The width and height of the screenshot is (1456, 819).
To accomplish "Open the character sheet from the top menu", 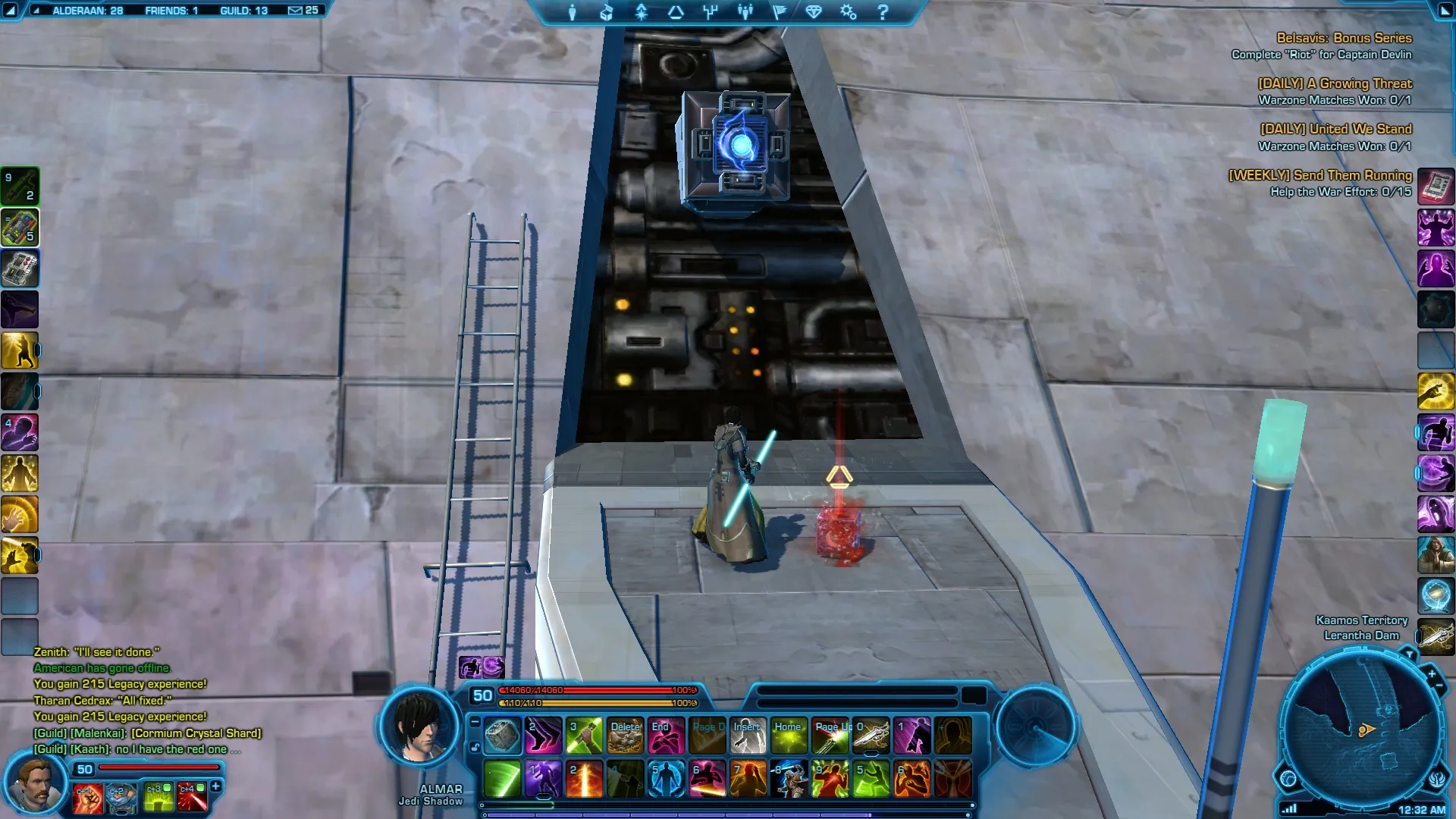I will tap(573, 12).
